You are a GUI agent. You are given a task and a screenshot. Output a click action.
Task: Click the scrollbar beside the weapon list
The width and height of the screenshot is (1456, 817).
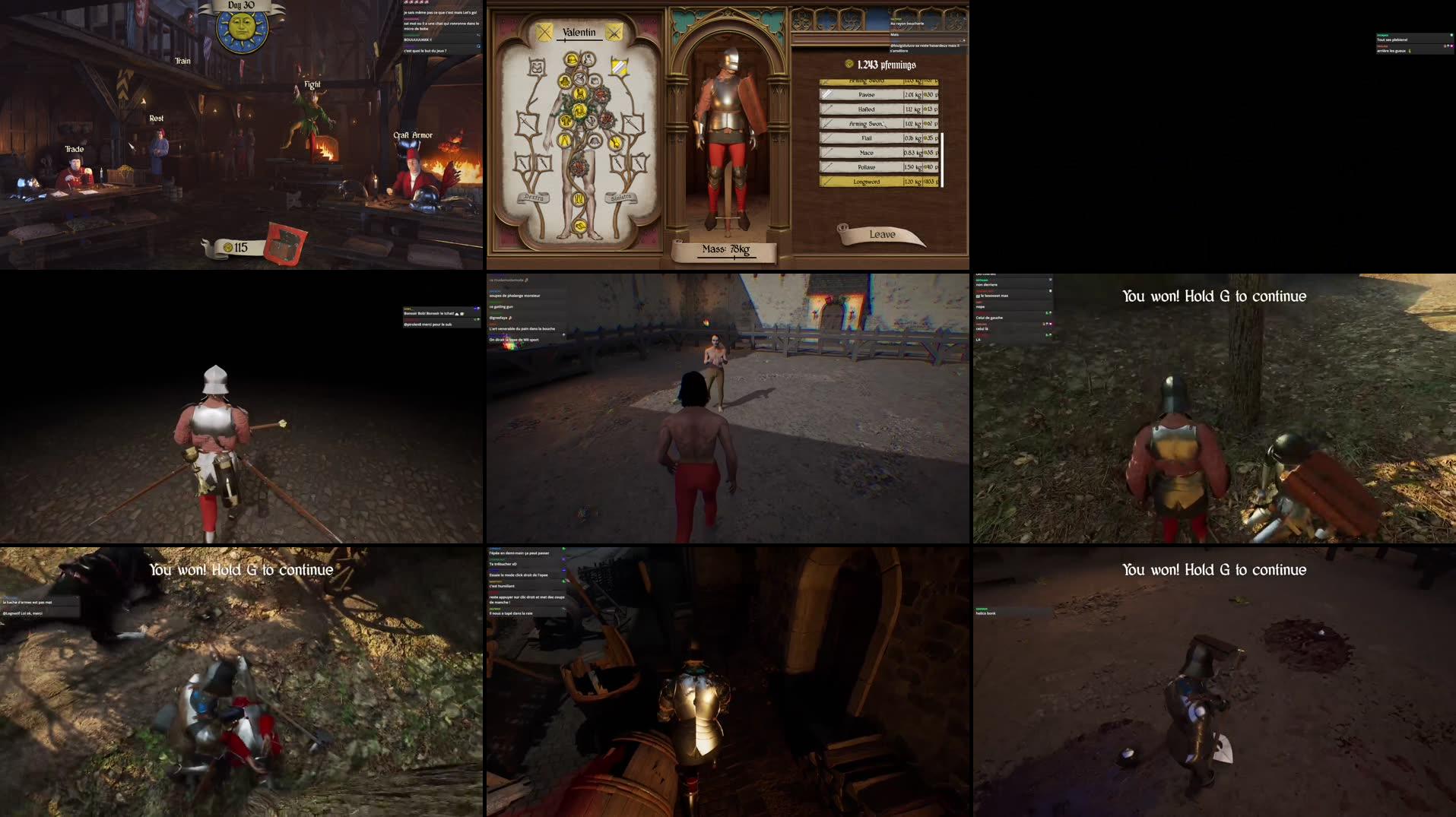tap(942, 158)
